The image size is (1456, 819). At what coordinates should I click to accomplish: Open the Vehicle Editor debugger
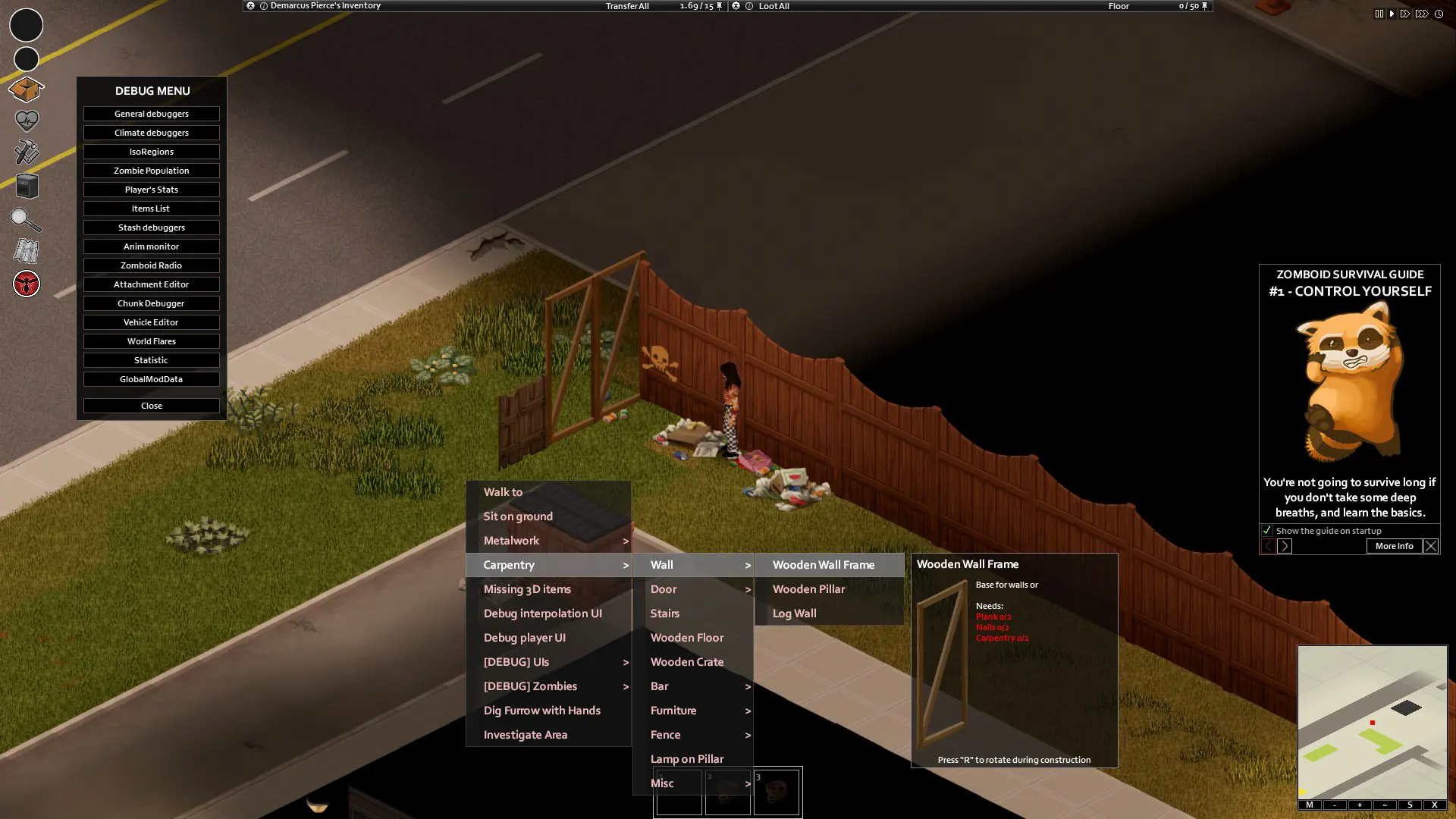point(151,322)
